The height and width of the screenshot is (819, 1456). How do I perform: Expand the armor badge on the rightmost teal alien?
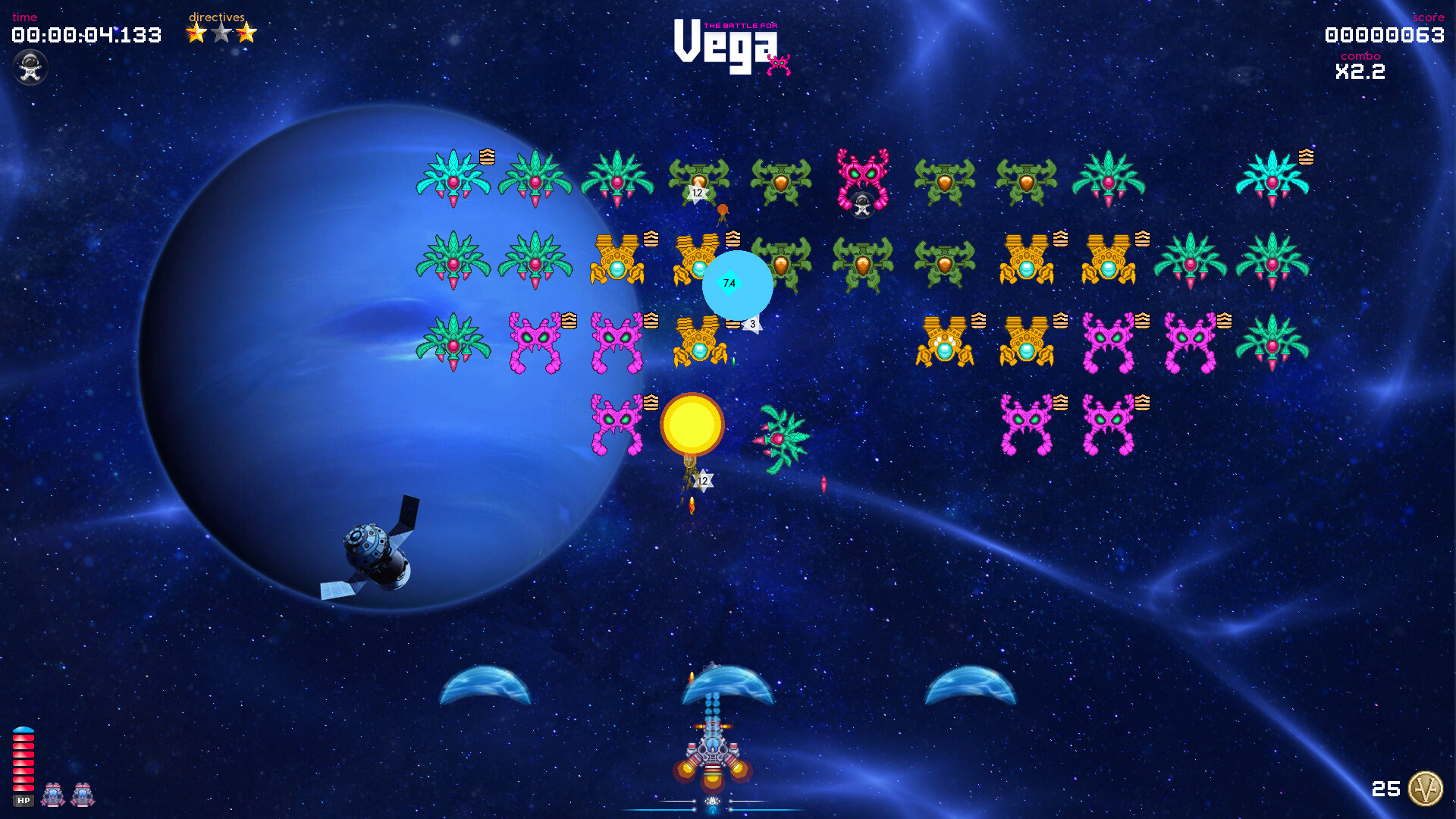coord(1304,158)
